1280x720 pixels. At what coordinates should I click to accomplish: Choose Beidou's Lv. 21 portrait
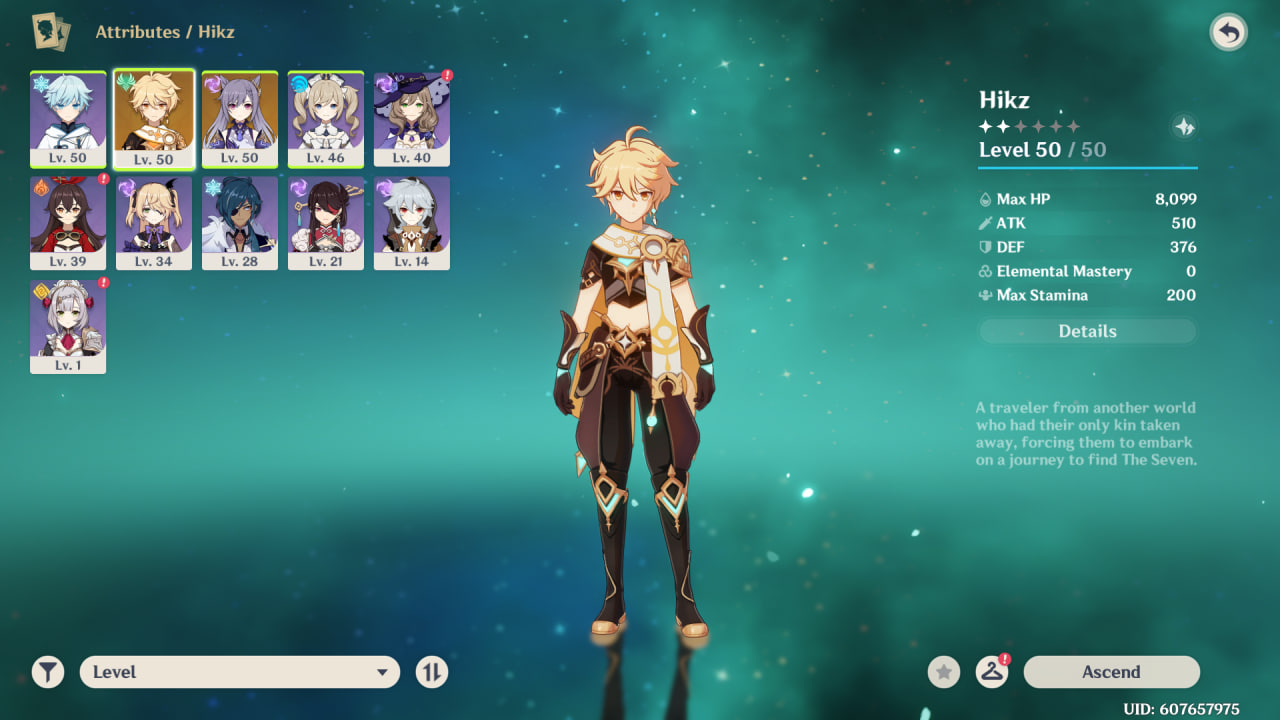click(326, 222)
